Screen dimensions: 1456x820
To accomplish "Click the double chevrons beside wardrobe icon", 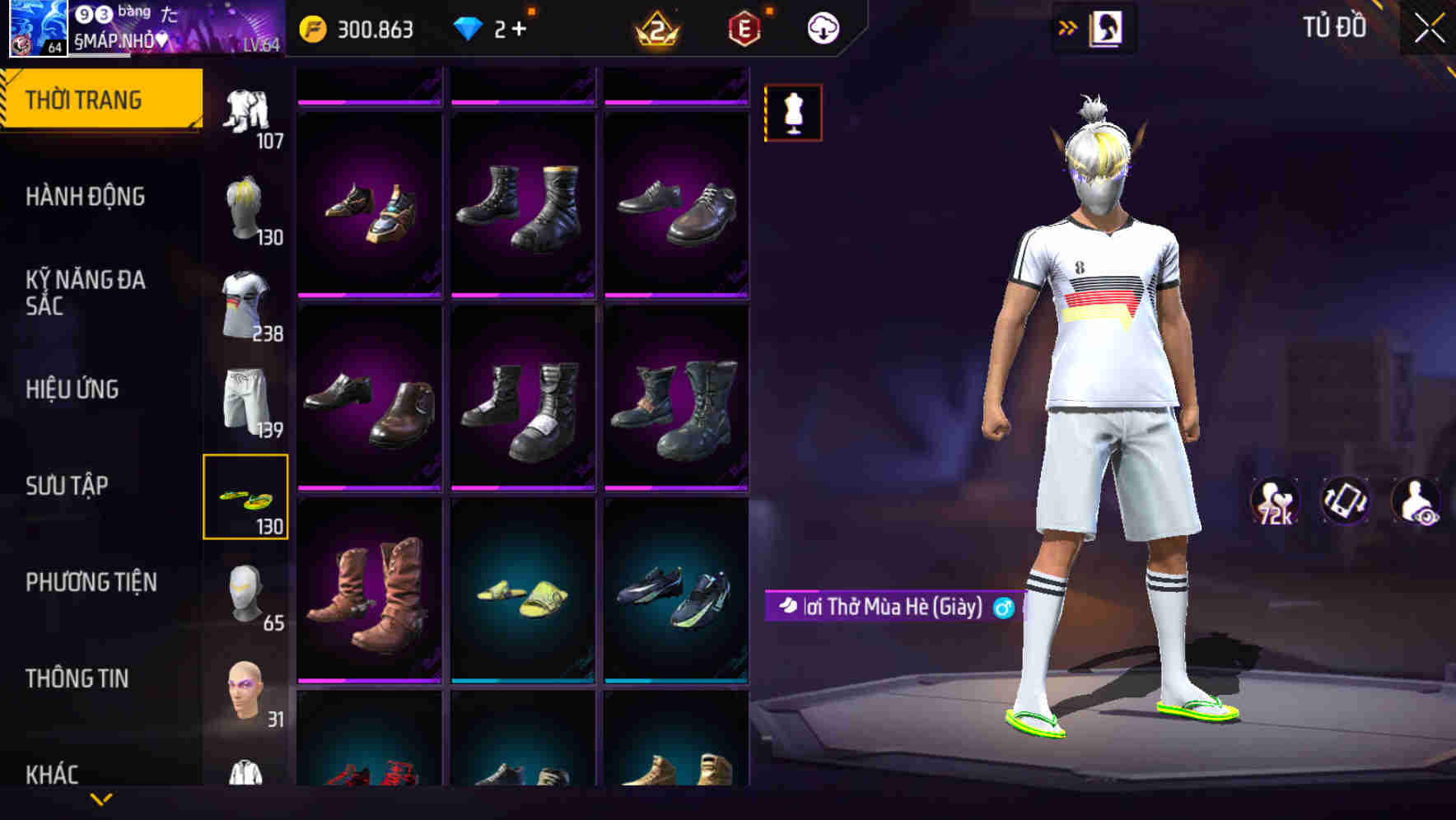I will [x=1067, y=26].
